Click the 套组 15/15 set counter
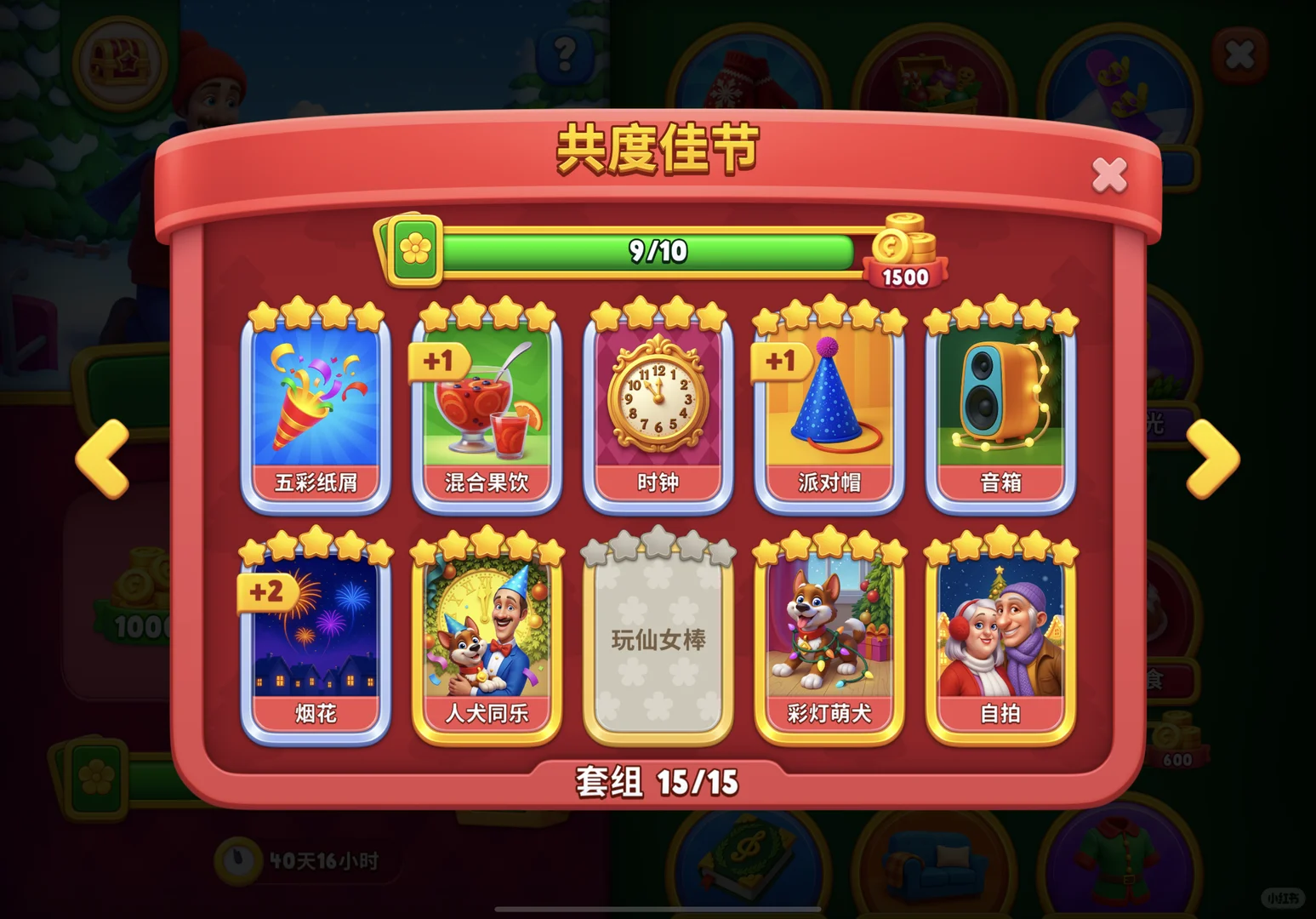This screenshot has height=919, width=1316. [x=657, y=779]
